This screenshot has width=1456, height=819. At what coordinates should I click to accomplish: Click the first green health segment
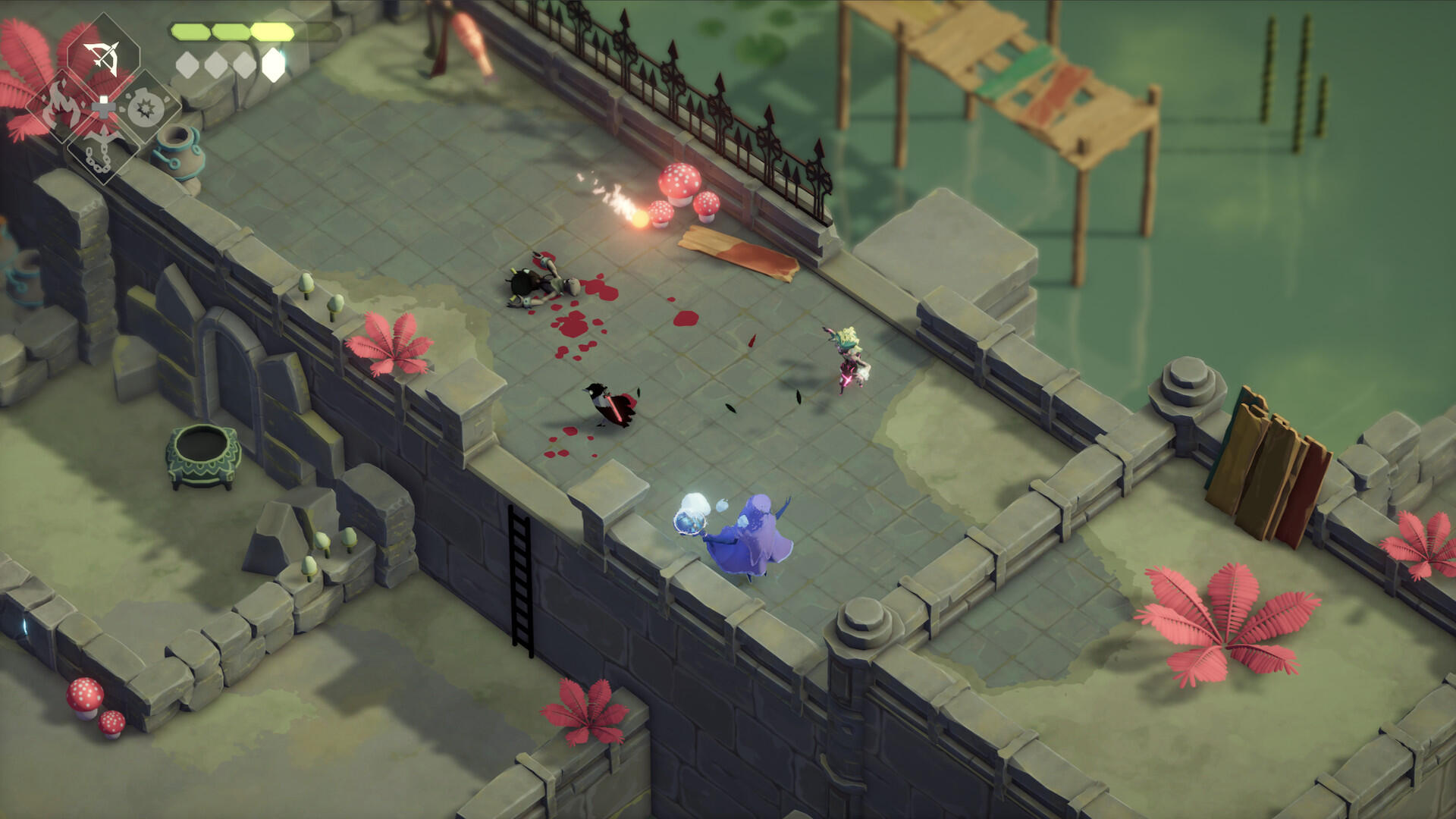190,31
